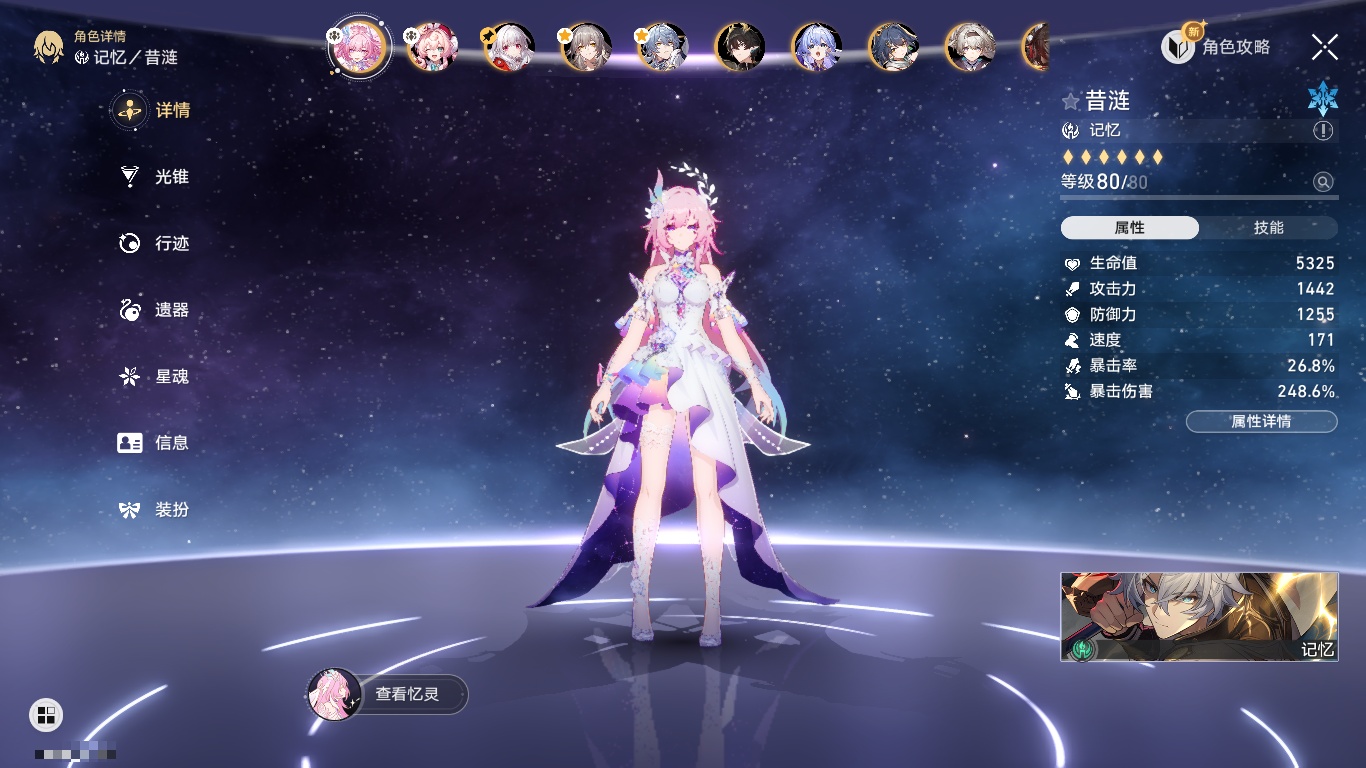Open the 角色攻略 character guide
The image size is (1366, 768).
(1216, 46)
